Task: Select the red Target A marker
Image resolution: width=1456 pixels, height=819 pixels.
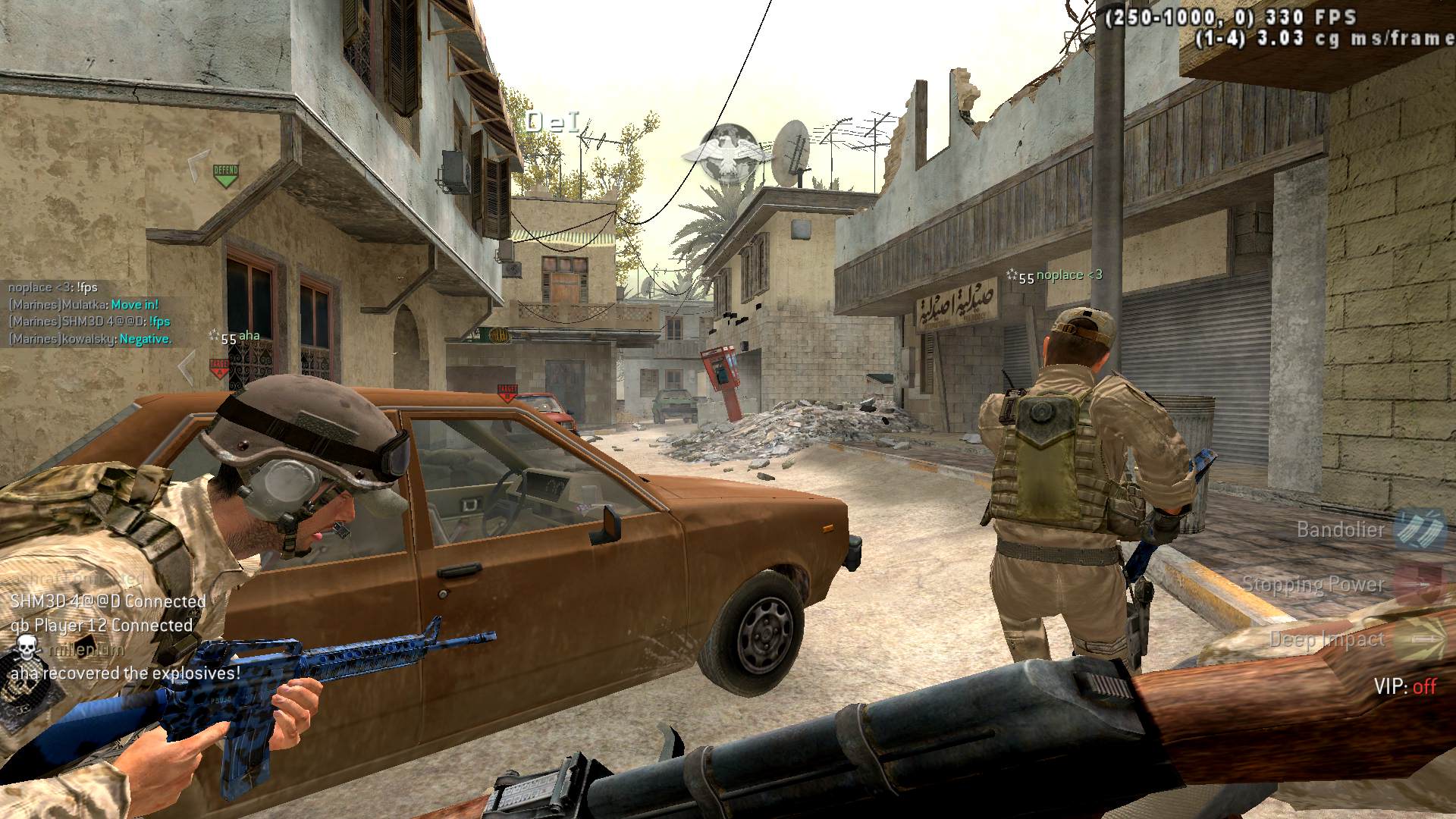Action: pos(218,369)
